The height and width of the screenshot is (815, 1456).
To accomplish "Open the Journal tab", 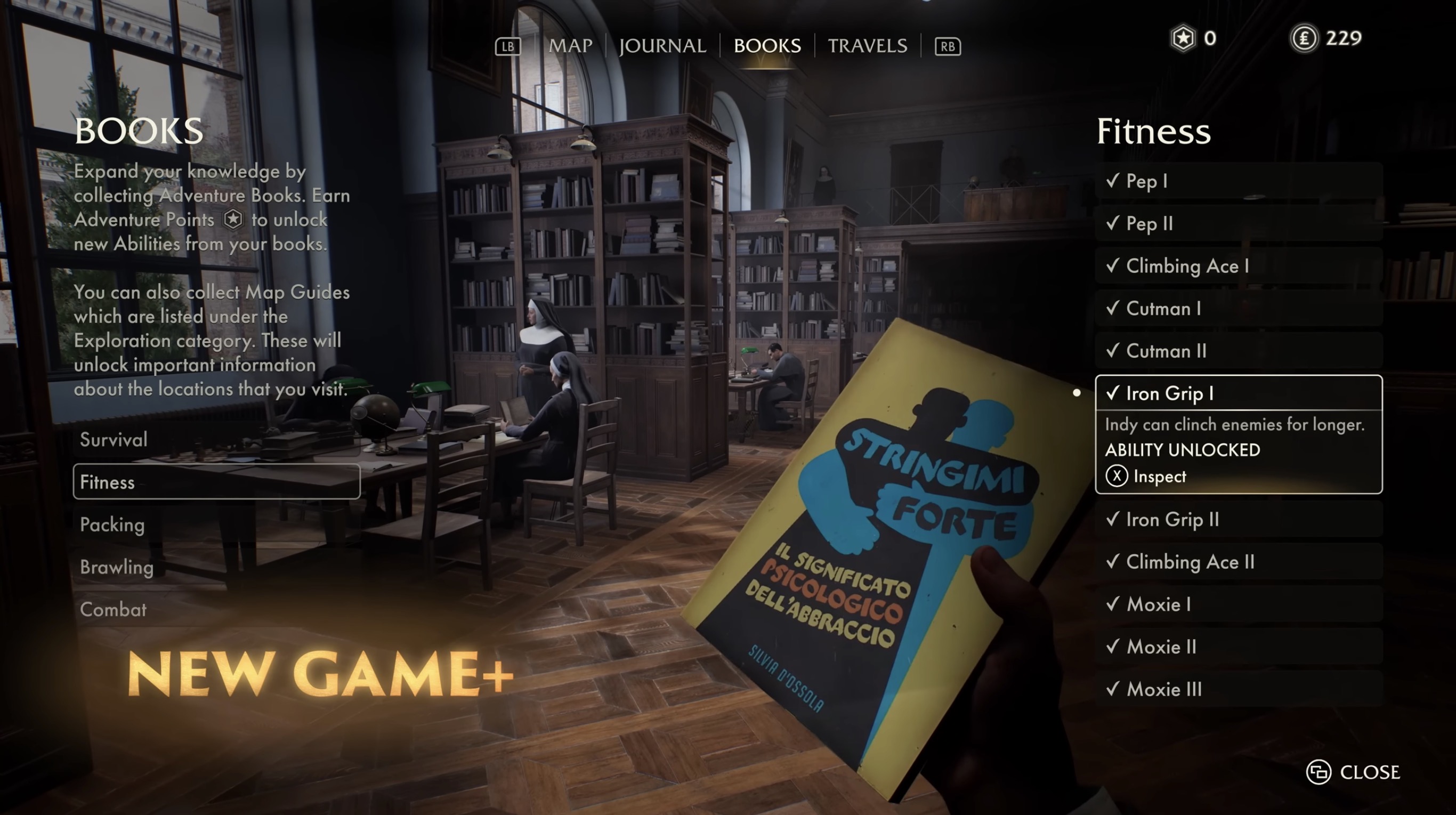I will coord(662,45).
